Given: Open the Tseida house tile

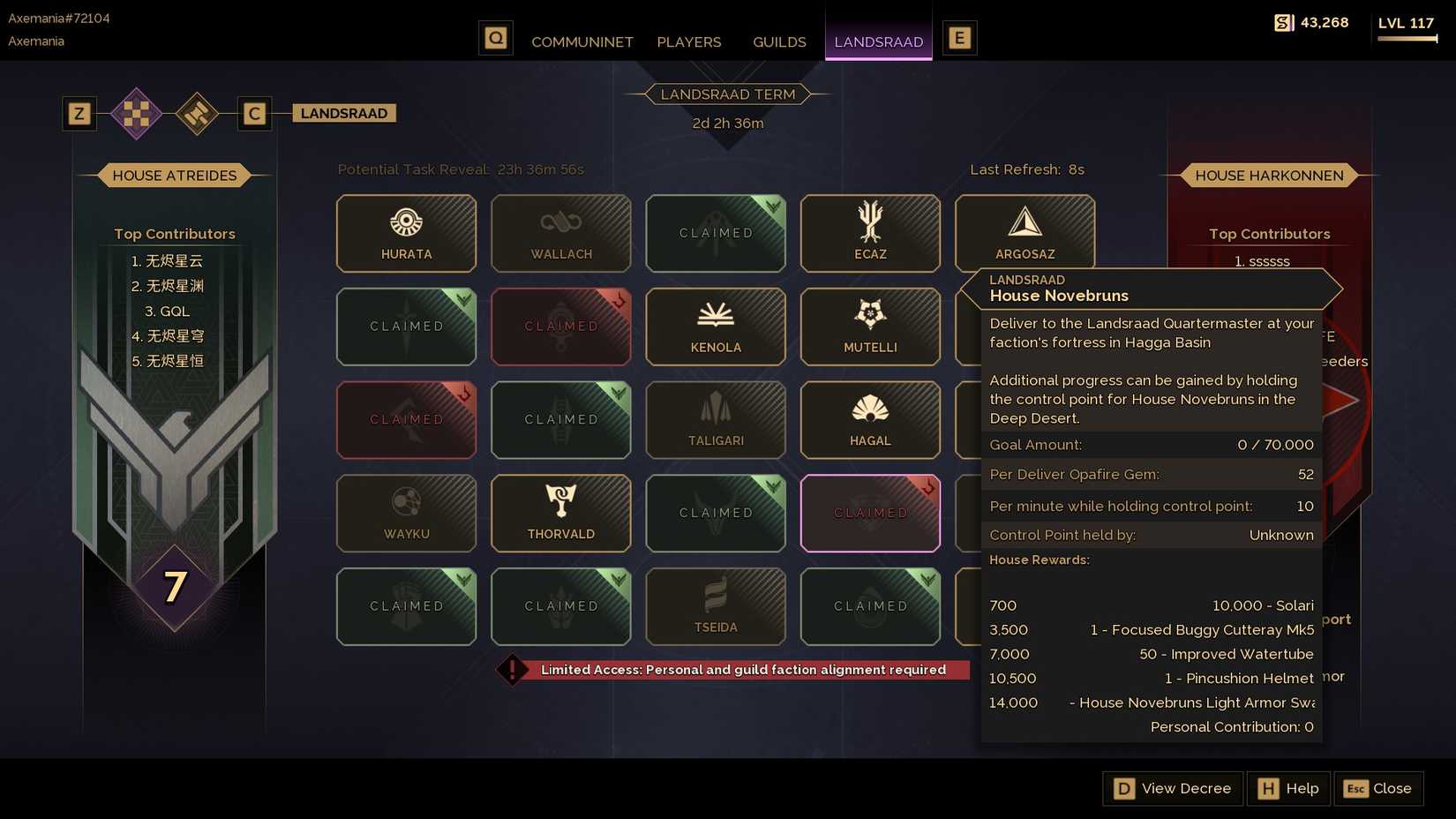Looking at the screenshot, I should (x=715, y=606).
